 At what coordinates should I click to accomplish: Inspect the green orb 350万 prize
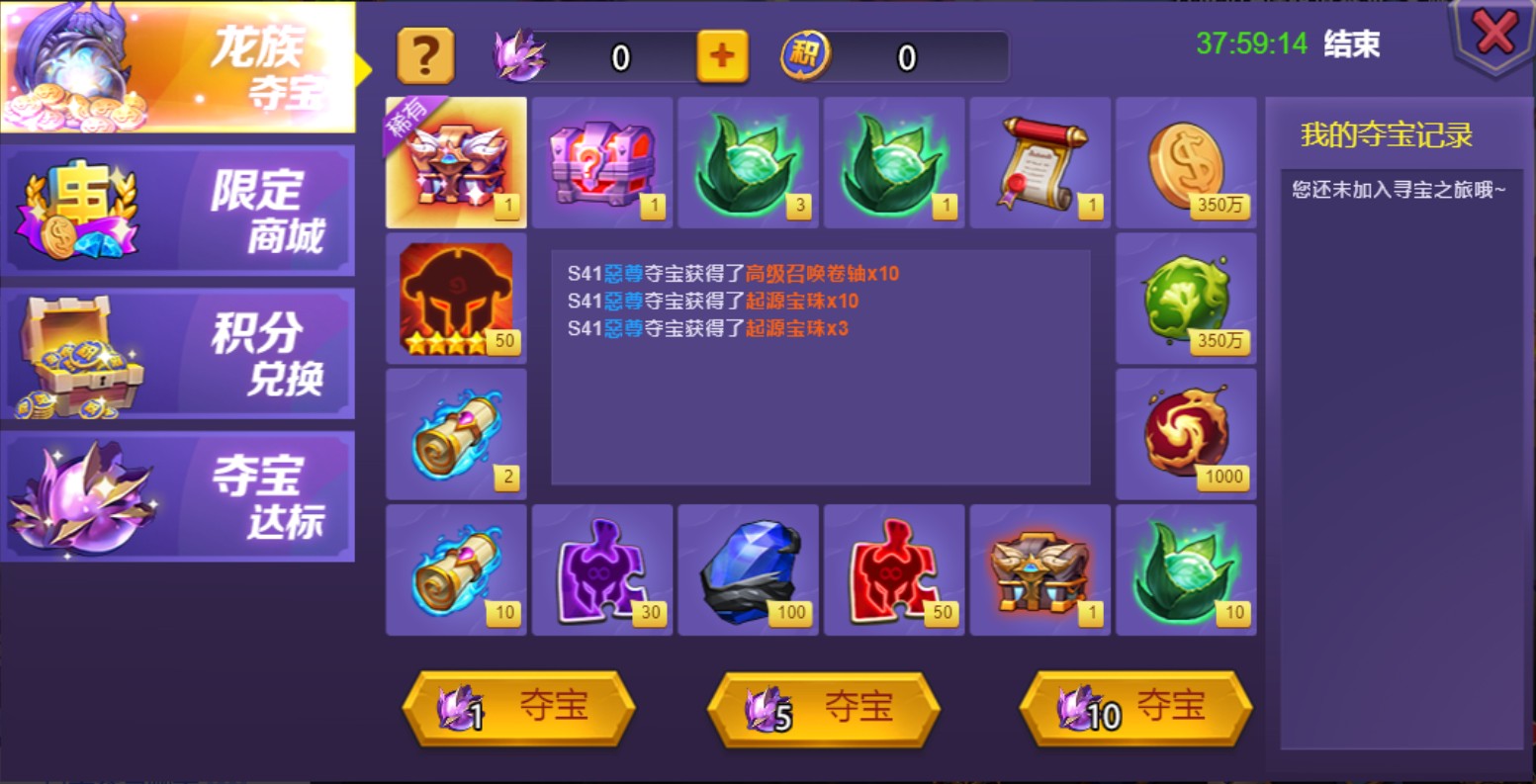tap(1186, 299)
